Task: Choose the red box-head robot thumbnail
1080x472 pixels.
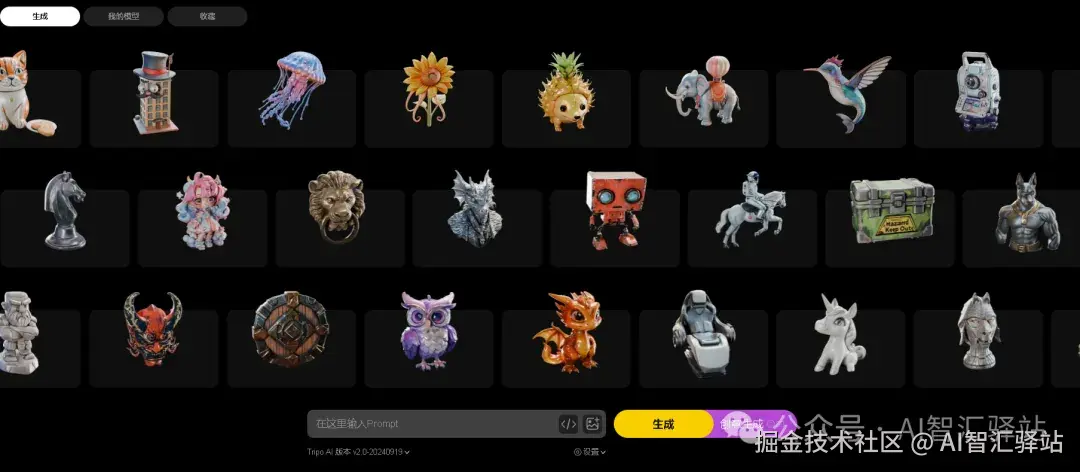Action: pos(614,208)
